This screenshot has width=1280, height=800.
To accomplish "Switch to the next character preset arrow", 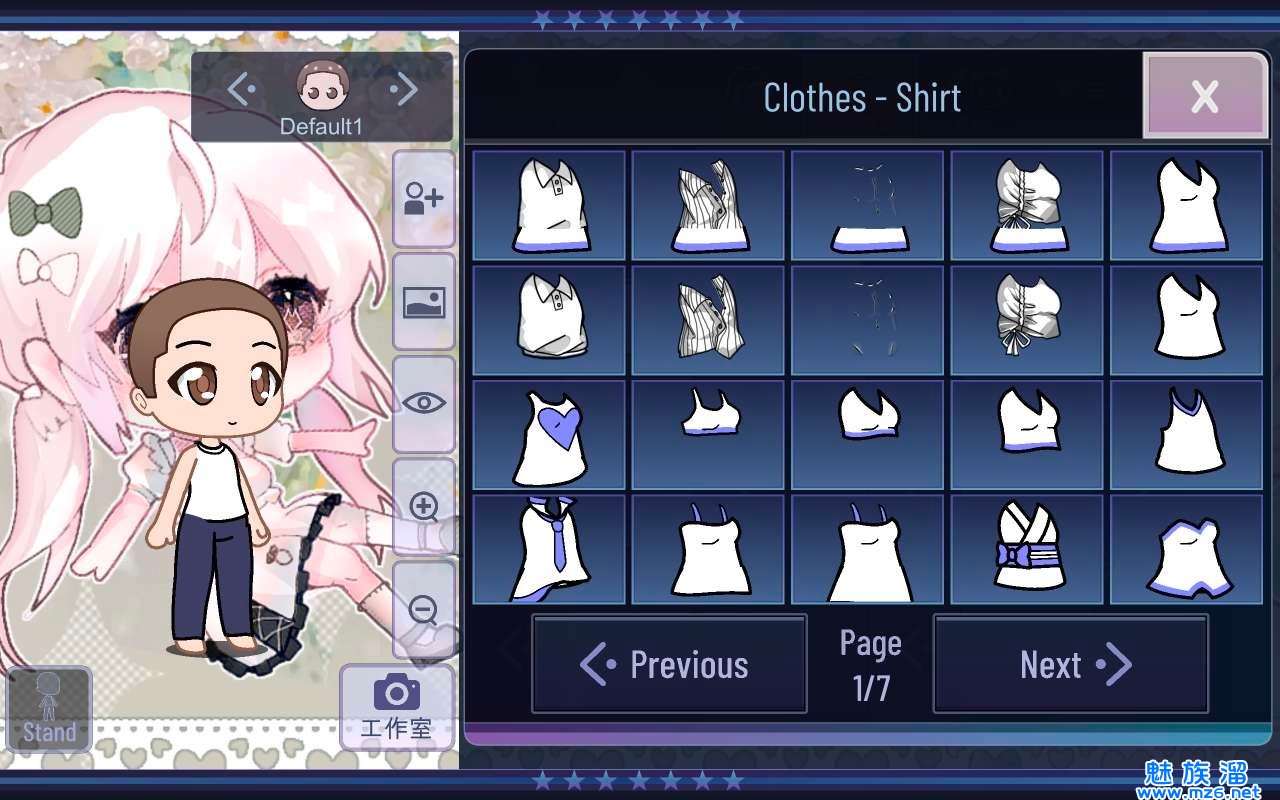I will pos(404,90).
